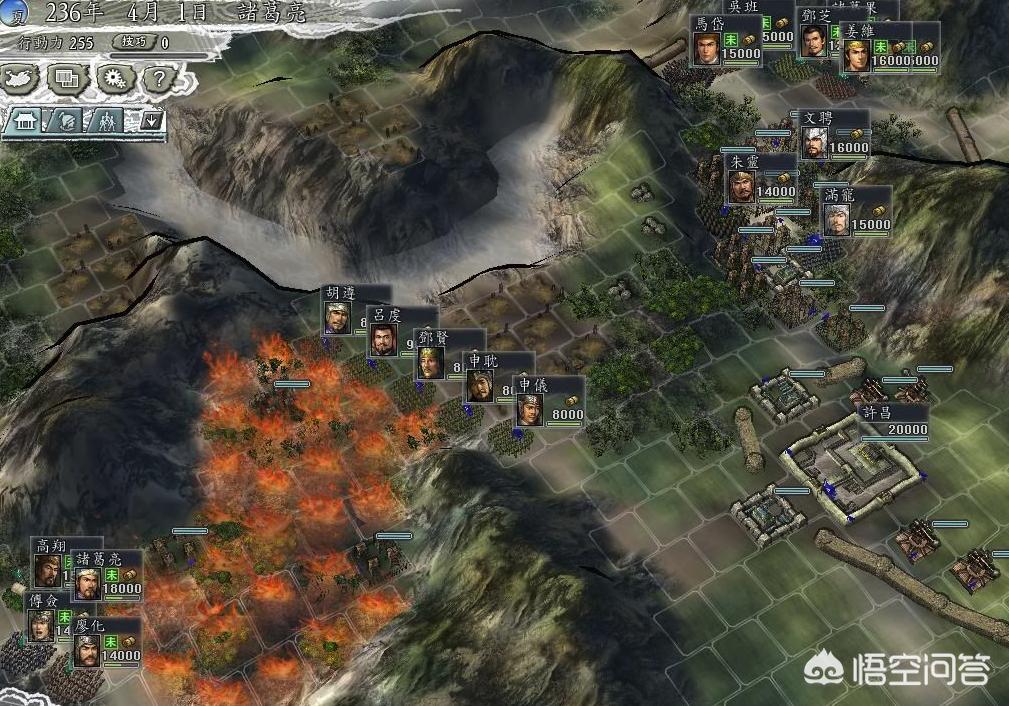Click the overlapping windows icon button

(x=67, y=77)
